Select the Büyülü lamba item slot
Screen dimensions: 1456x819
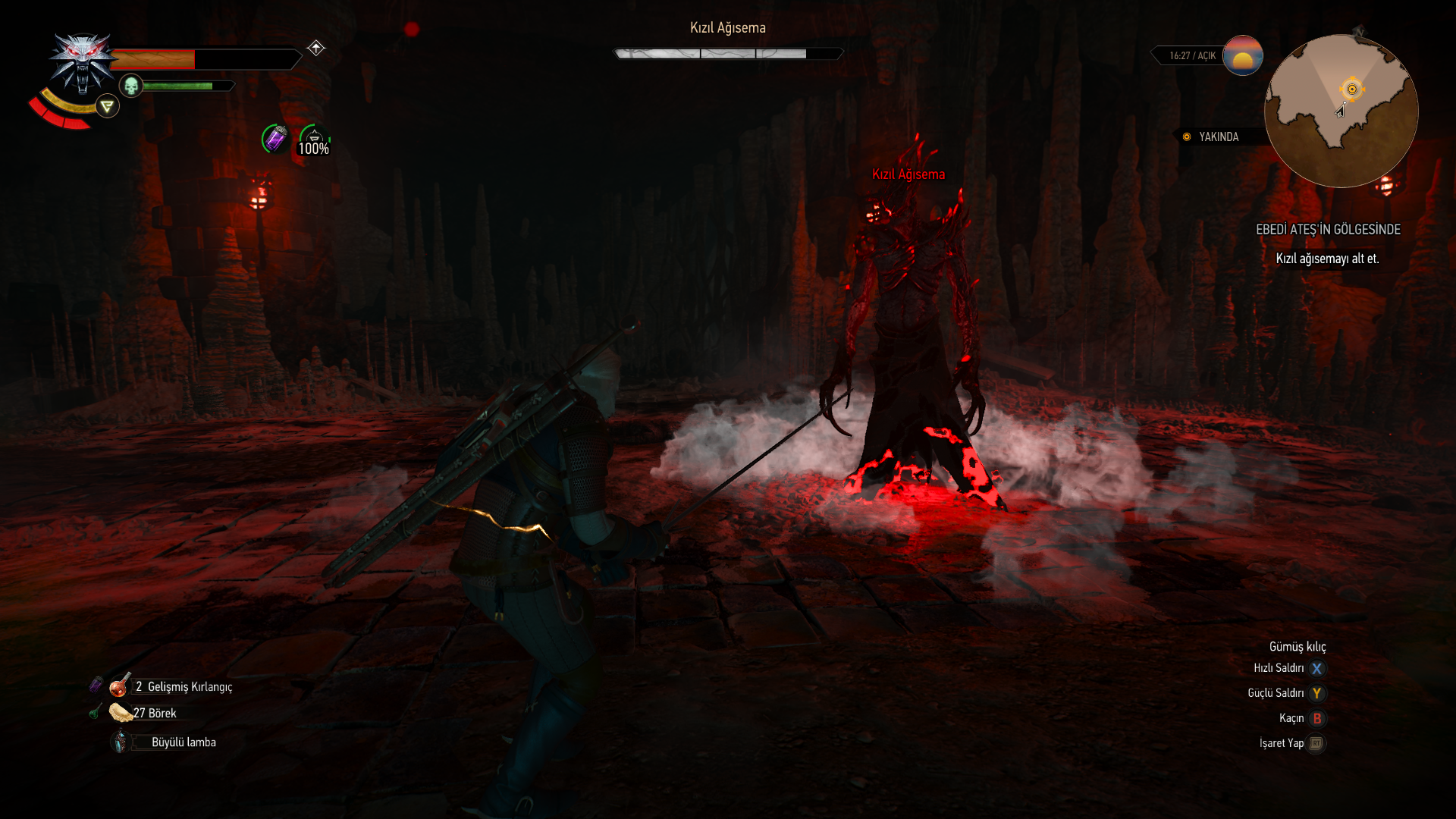121,742
